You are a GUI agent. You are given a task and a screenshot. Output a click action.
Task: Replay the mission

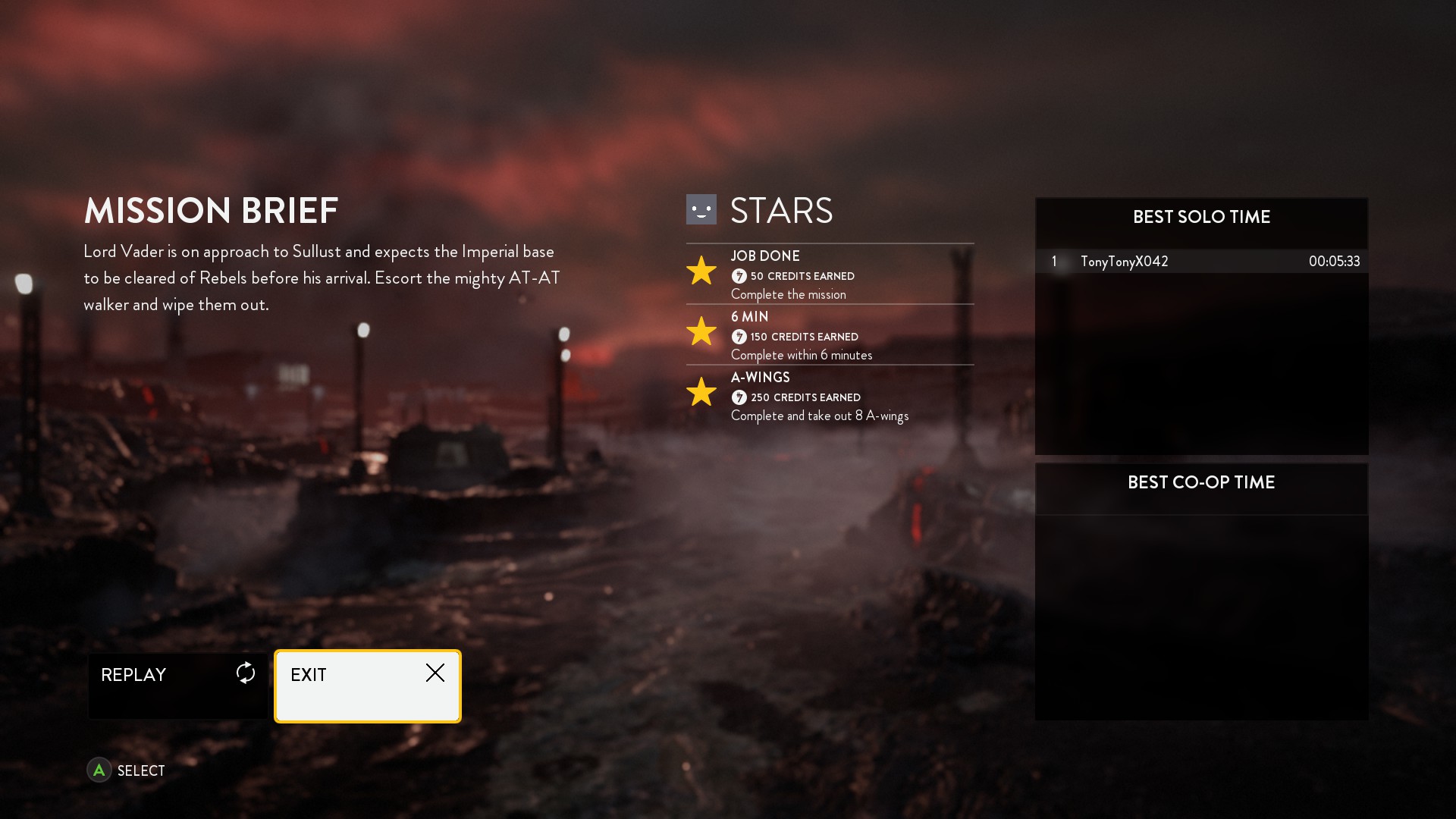[178, 685]
